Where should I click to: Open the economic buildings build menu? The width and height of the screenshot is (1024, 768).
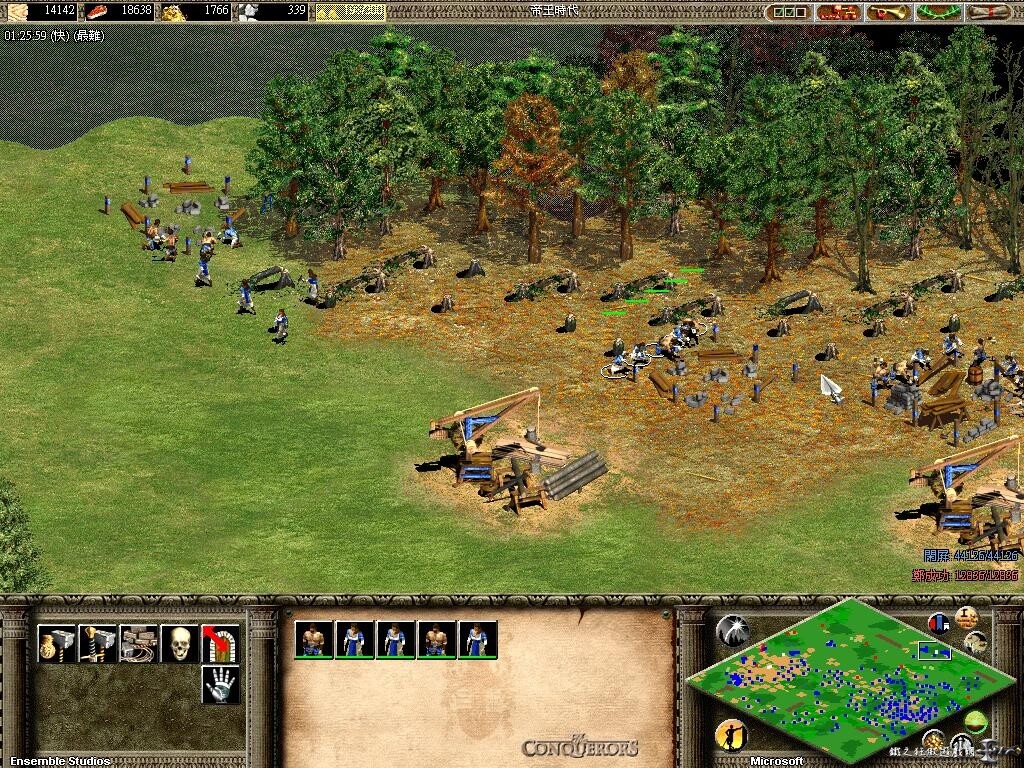[x=57, y=643]
